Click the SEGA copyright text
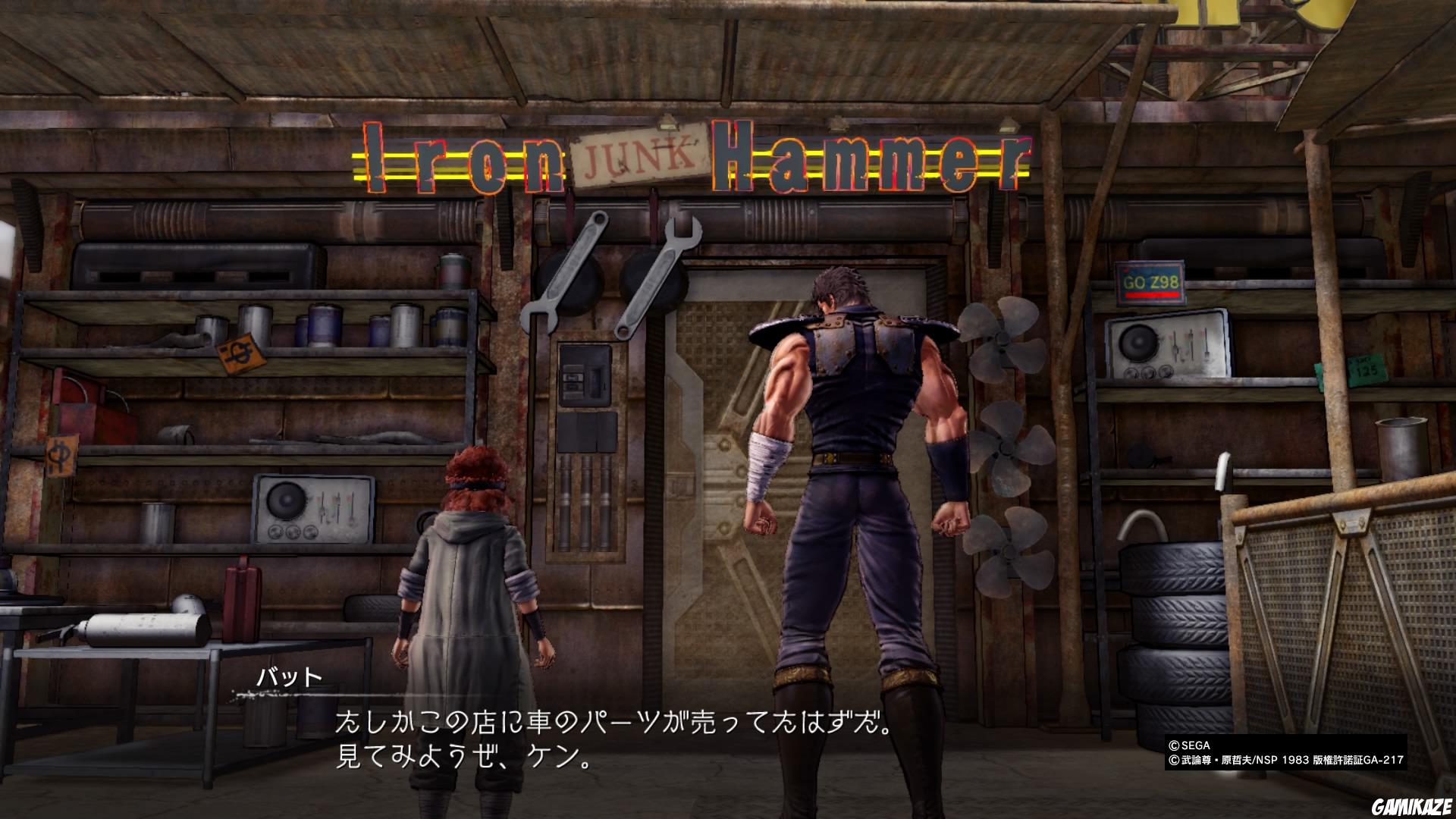Screen dimensions: 1456x819 pyautogui.click(x=1191, y=746)
